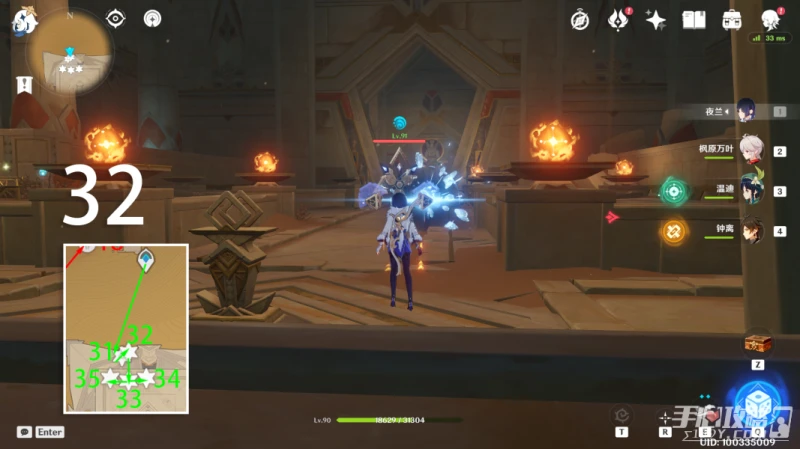Switch to party member 枫原万叶
Image resolution: width=800 pixels, height=449 pixels.
pyautogui.click(x=750, y=151)
